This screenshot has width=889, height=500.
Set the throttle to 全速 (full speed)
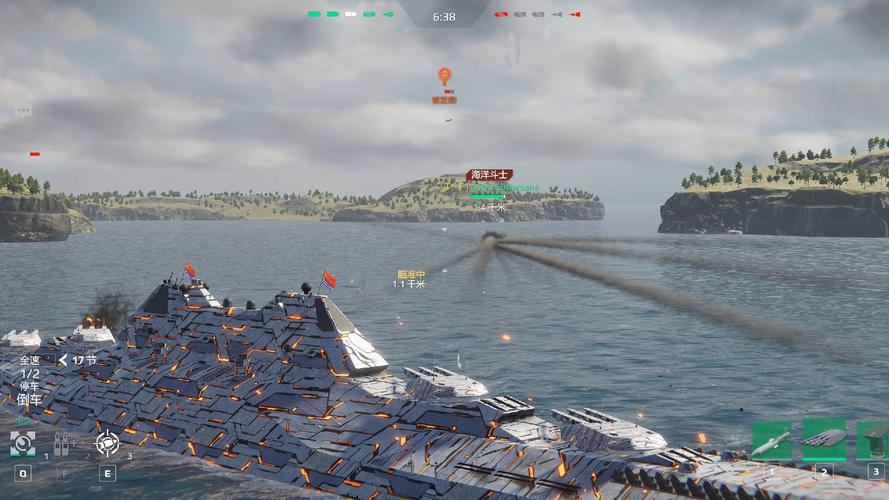coord(29,360)
